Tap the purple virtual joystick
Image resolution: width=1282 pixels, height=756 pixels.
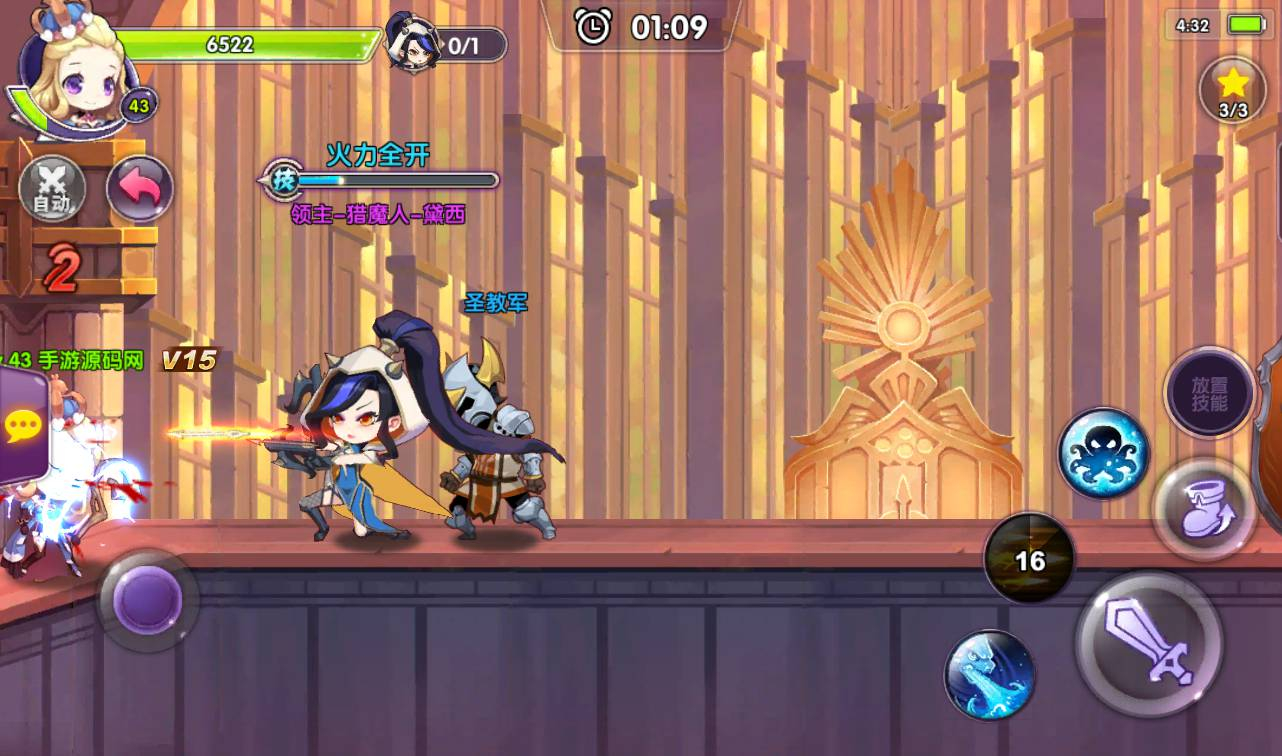pos(147,600)
